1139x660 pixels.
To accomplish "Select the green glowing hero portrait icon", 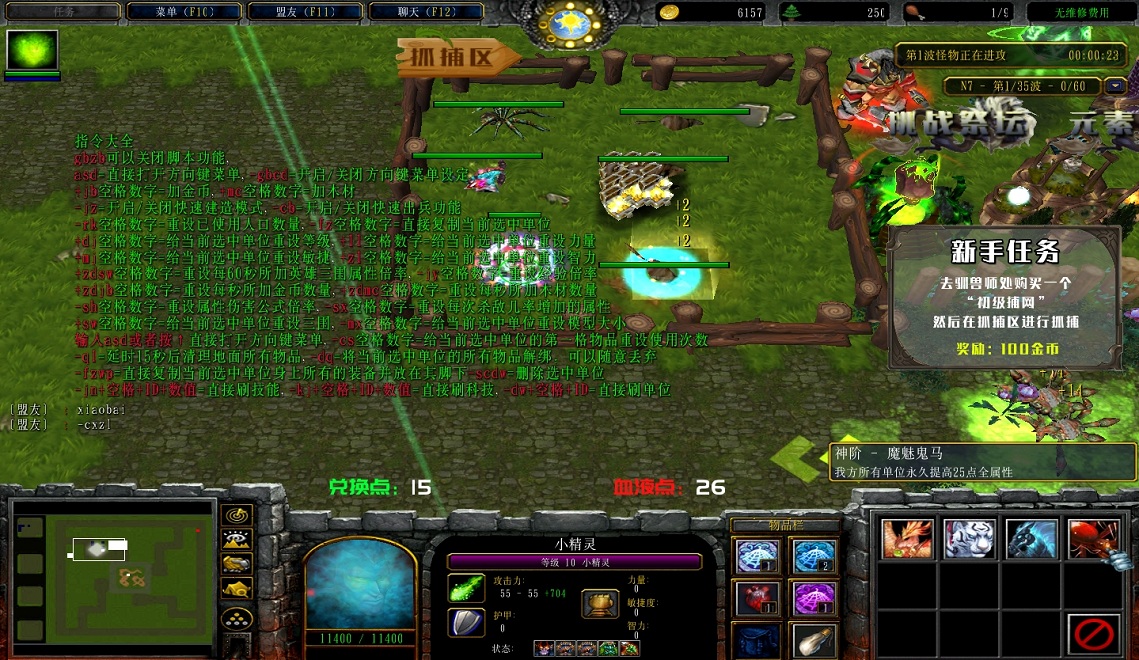I will (x=33, y=50).
